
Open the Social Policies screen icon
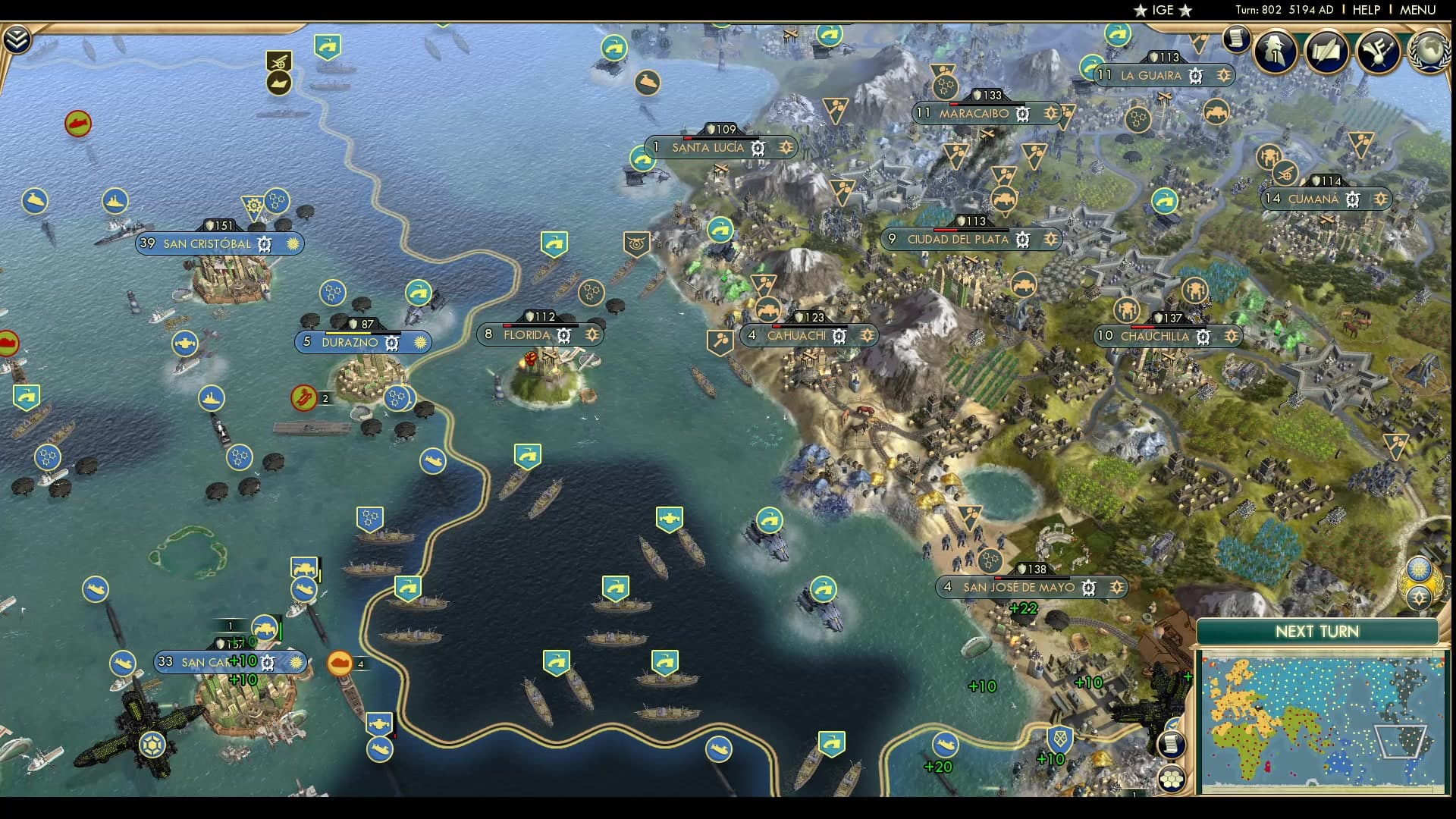click(x=1274, y=52)
